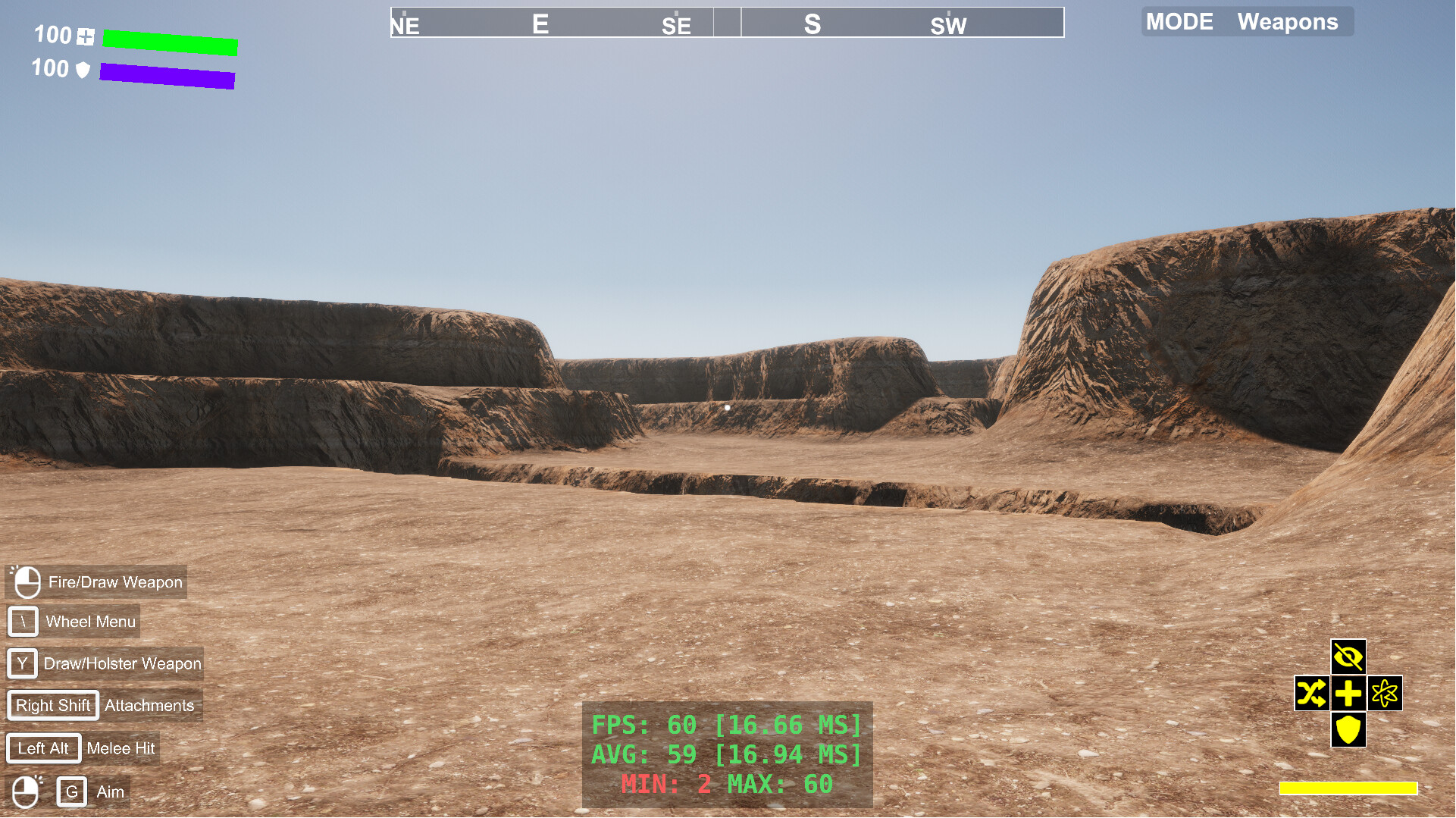The image size is (1456, 818).
Task: Switch the MODE Weapons selector
Action: 1247,22
